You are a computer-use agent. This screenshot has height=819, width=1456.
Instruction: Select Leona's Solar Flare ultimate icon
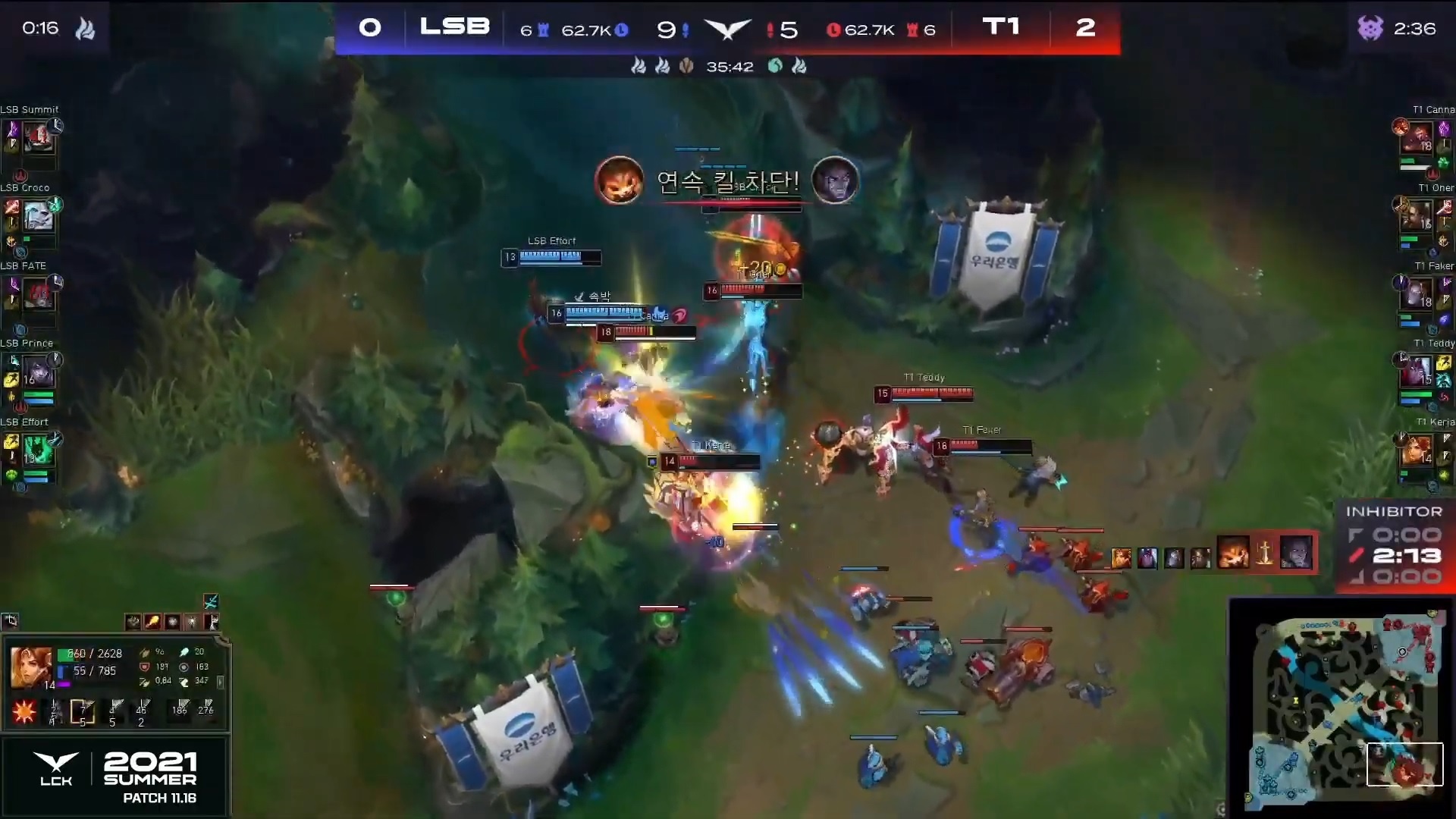tap(25, 711)
